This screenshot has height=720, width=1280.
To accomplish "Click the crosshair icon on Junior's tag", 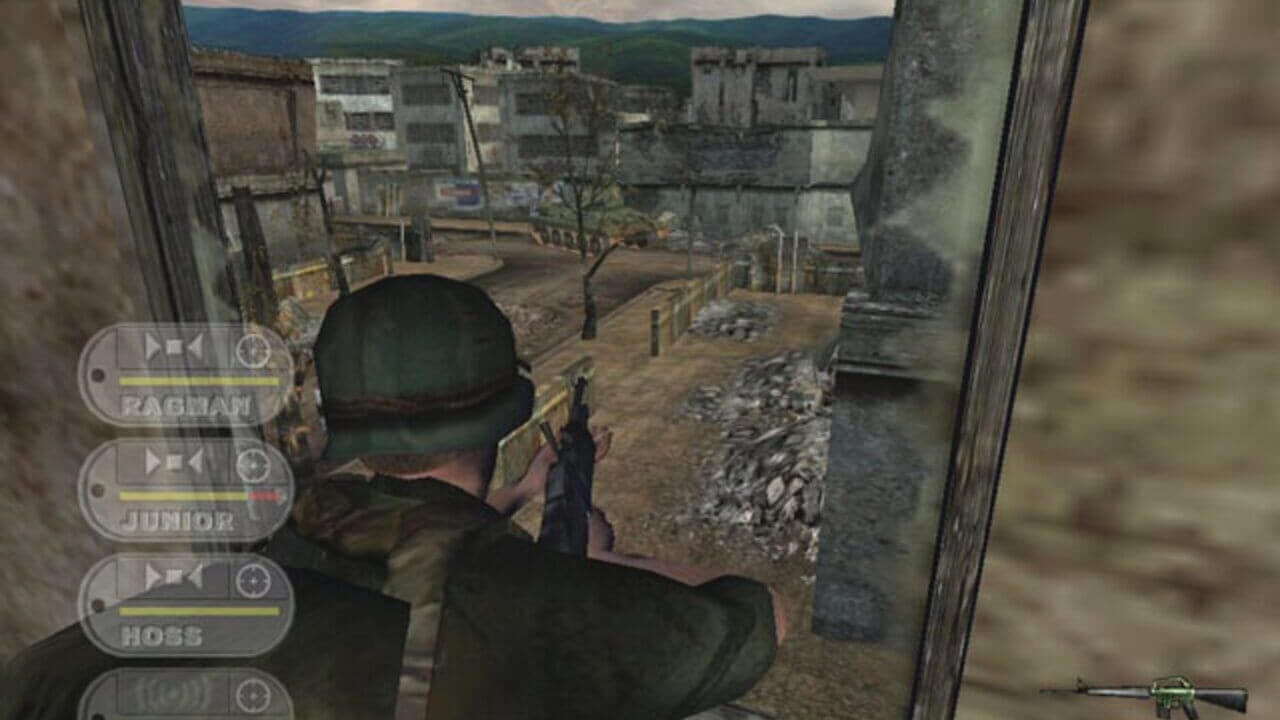I will click(253, 463).
